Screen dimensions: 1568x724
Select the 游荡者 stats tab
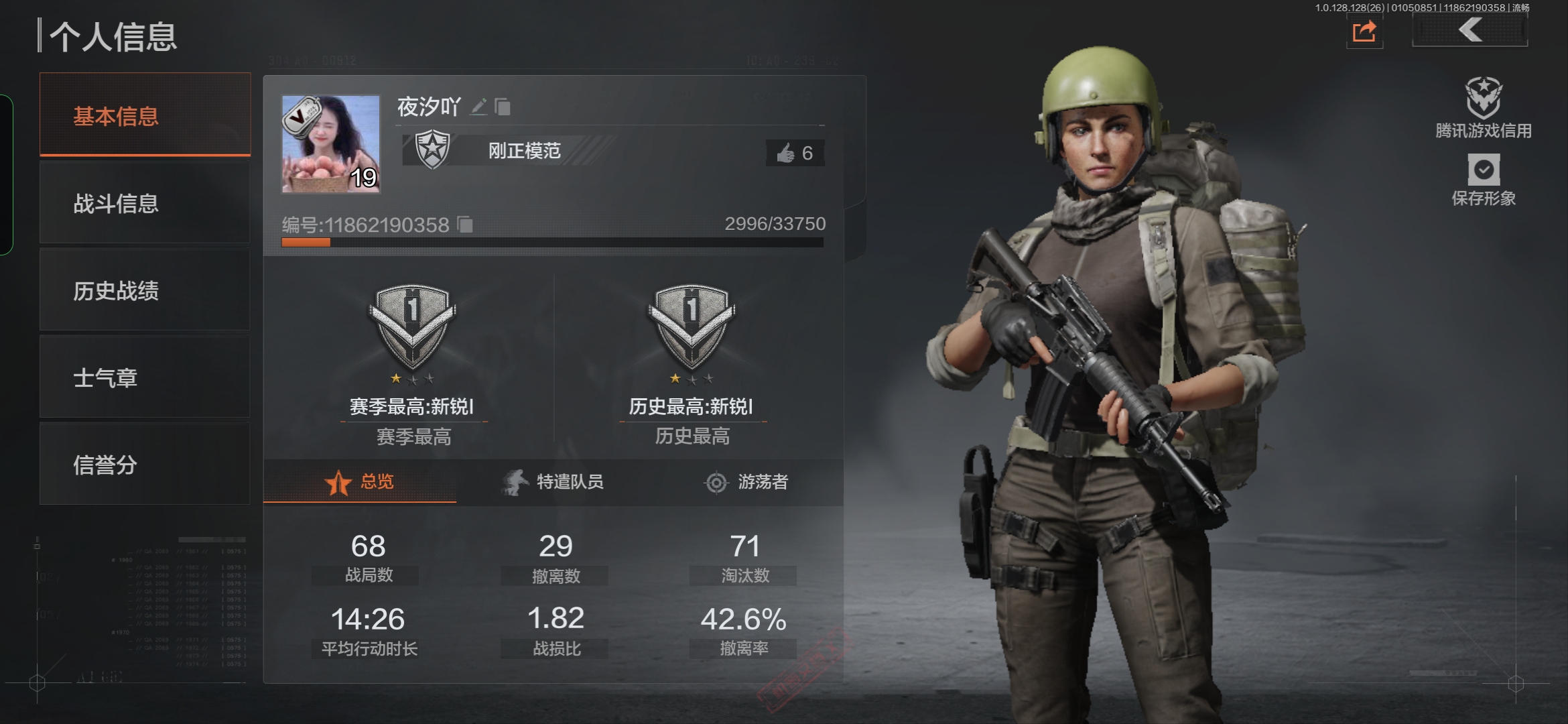pyautogui.click(x=746, y=482)
